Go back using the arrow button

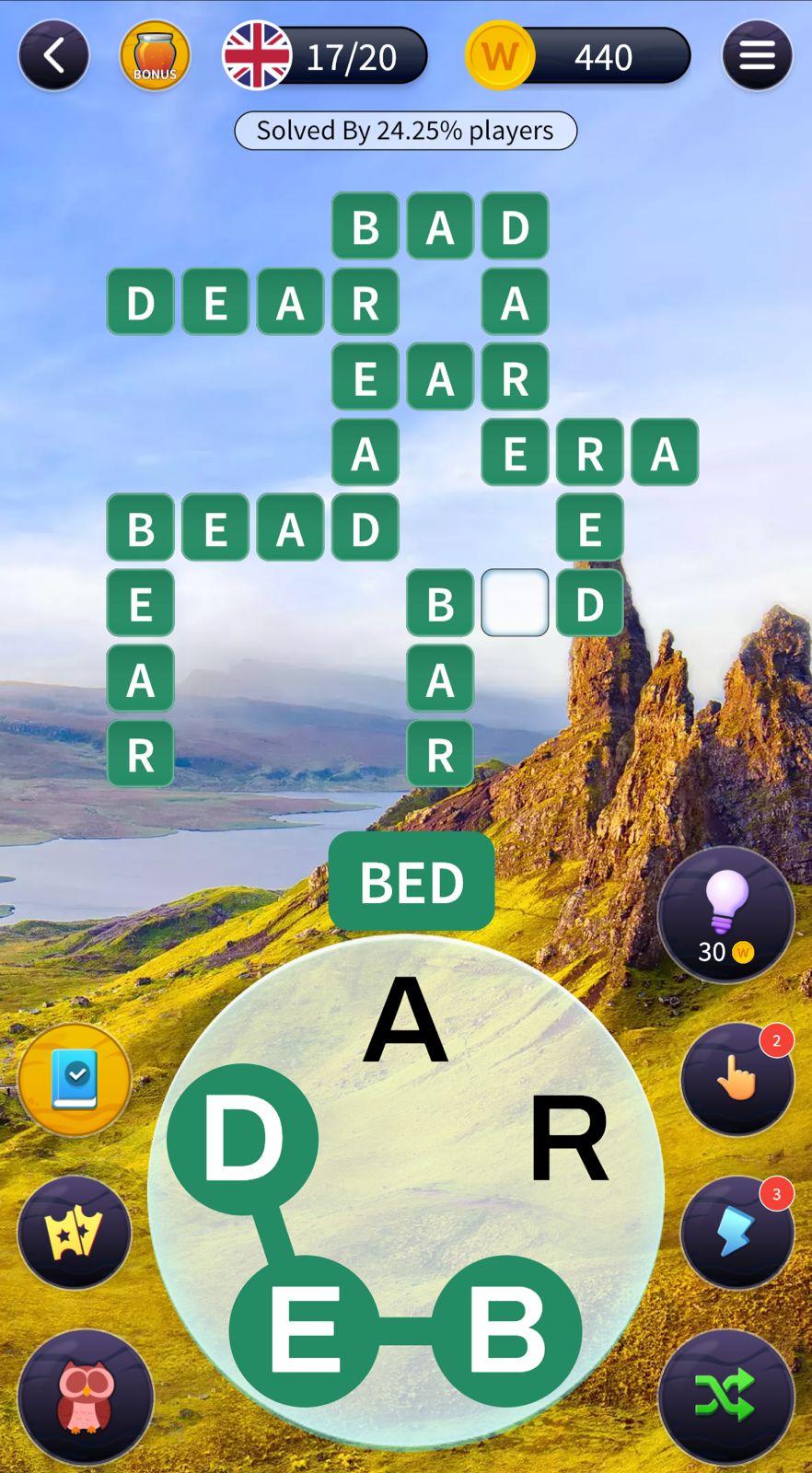(x=53, y=56)
